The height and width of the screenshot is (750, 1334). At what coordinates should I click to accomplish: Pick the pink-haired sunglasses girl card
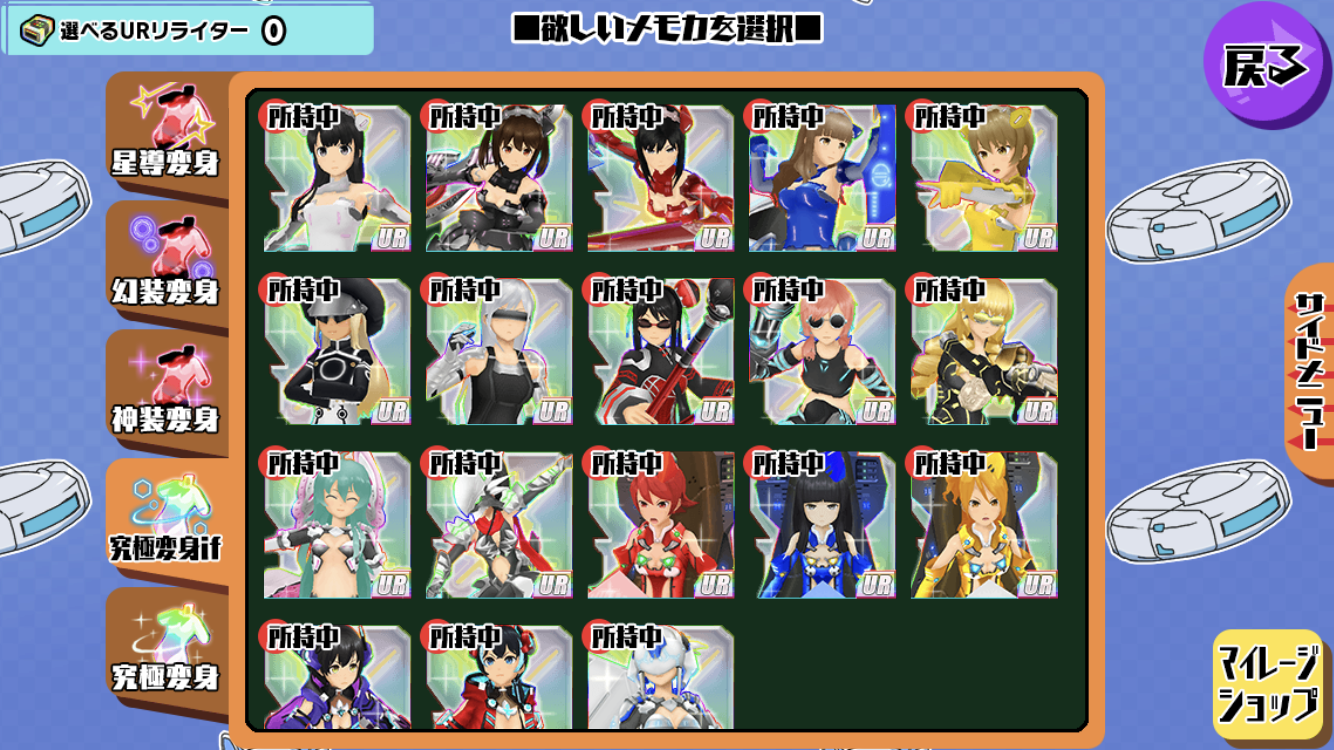tap(822, 352)
